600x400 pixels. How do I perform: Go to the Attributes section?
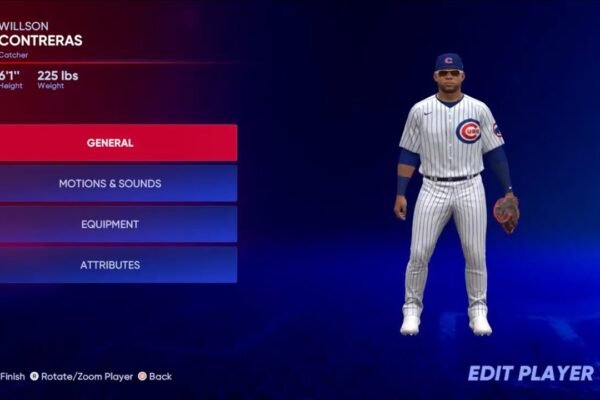[110, 265]
